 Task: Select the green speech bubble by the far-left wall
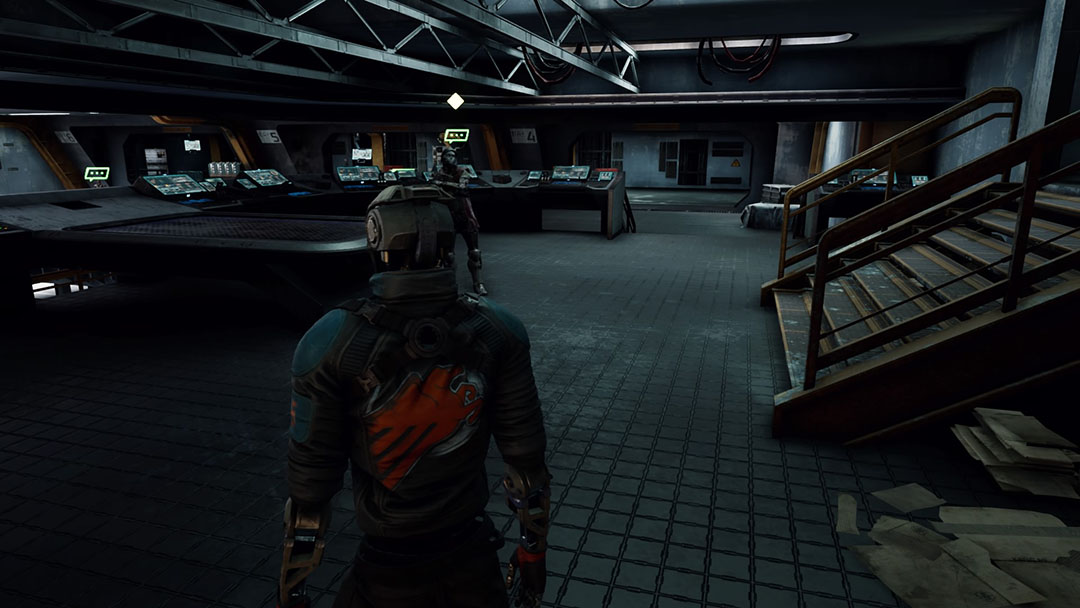[x=97, y=174]
